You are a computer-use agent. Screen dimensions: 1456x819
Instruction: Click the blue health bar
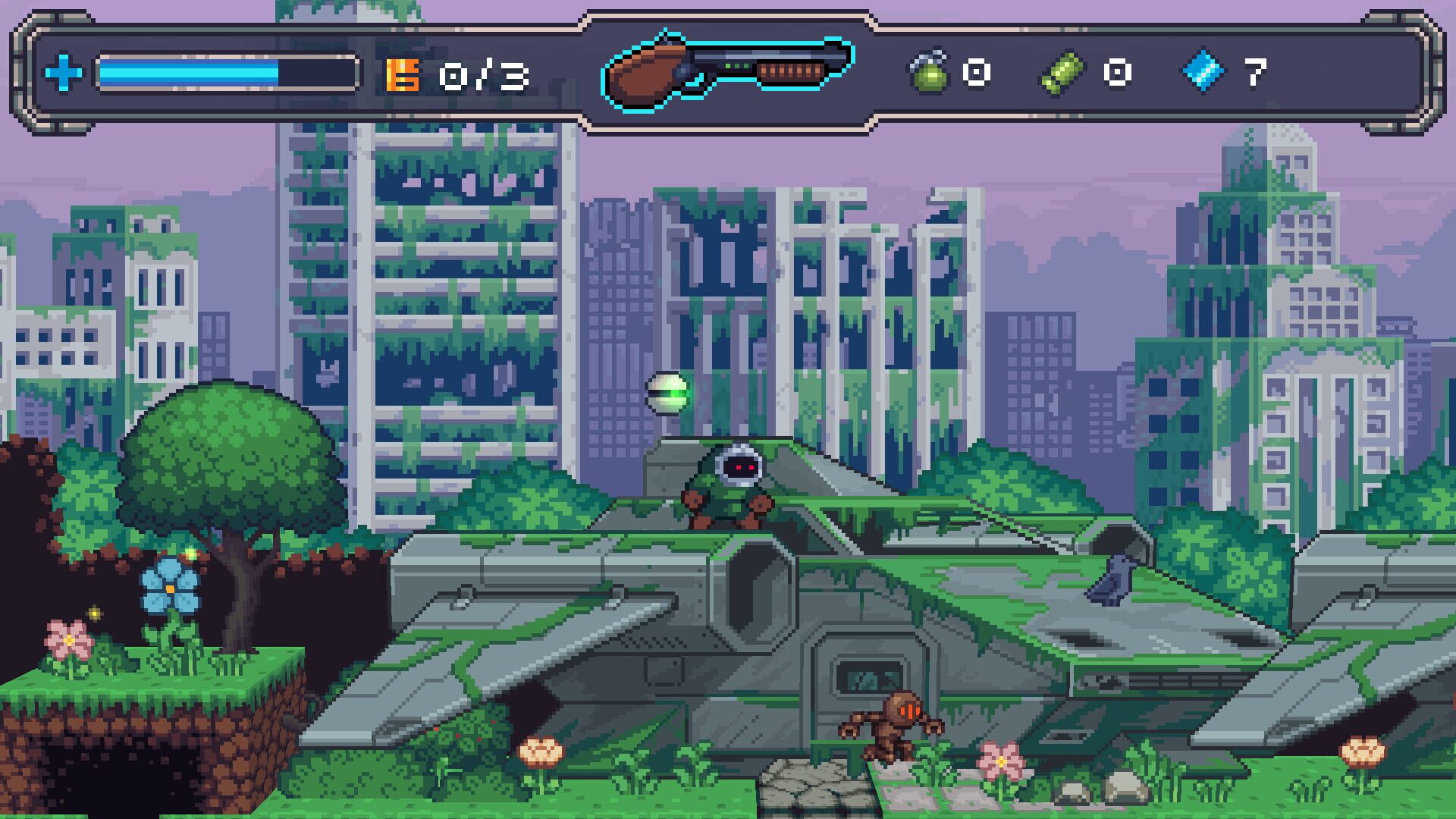190,72
